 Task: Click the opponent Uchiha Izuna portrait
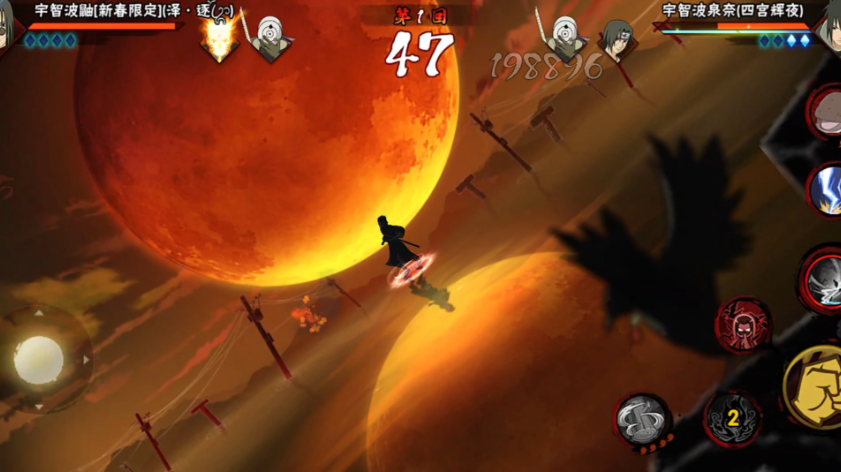point(829,26)
